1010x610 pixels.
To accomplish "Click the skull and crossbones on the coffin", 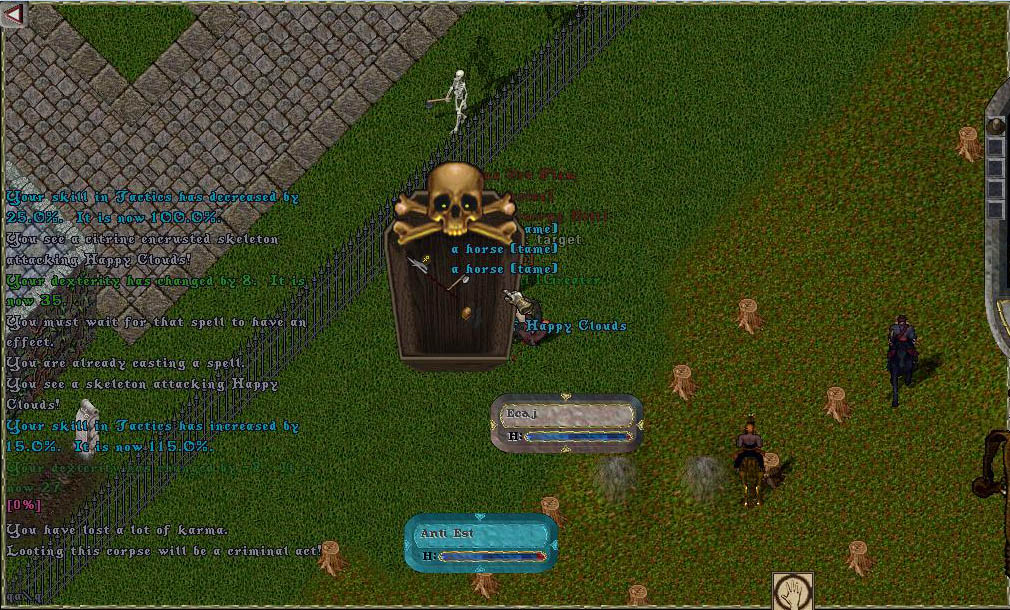I will (x=456, y=204).
